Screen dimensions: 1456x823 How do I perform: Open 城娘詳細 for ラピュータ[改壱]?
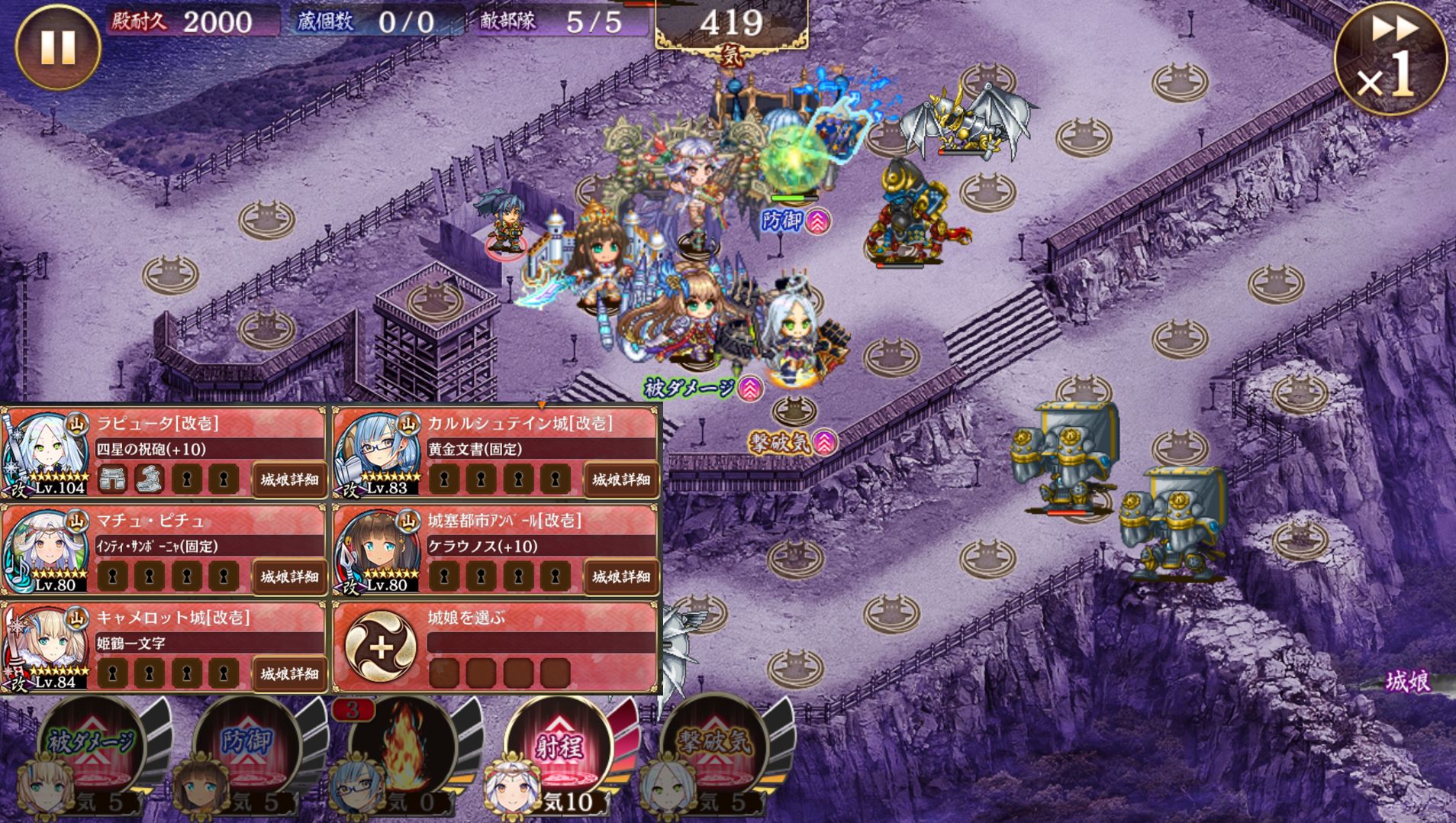click(x=289, y=479)
